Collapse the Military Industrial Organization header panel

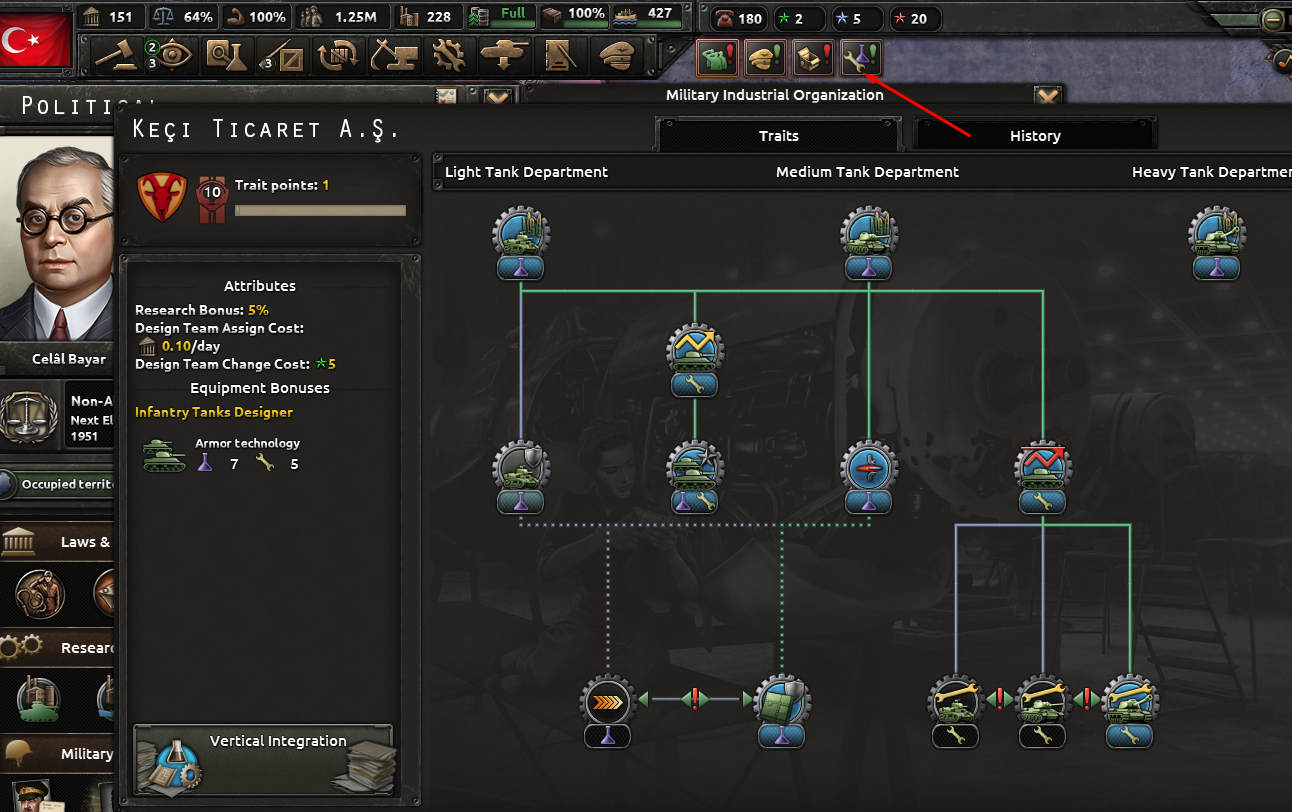(x=1047, y=93)
